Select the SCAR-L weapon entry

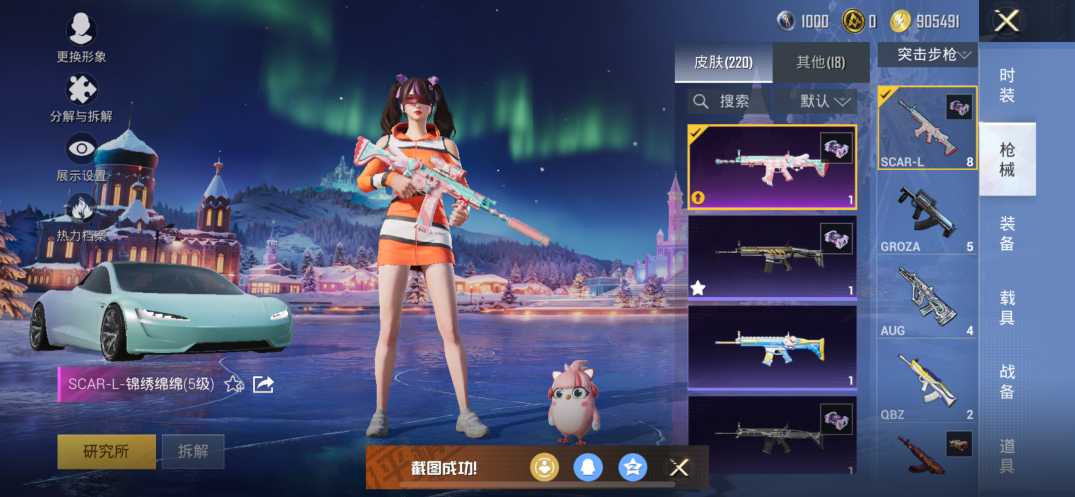[927, 128]
